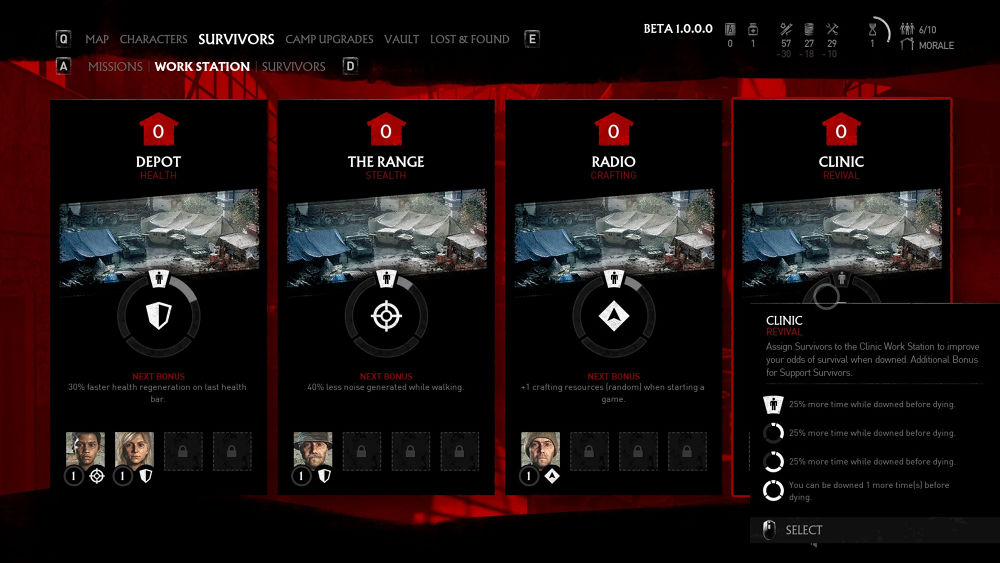
Task: Select The Range work station card
Action: (386, 161)
